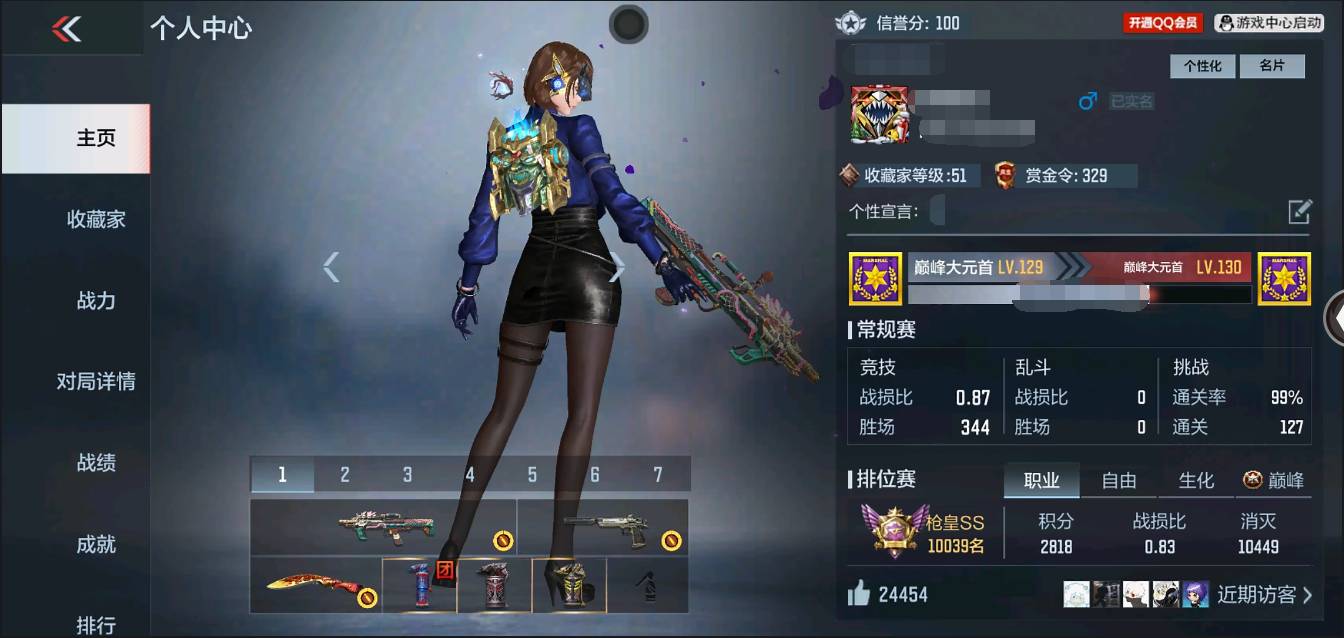
Task: Open the 个性化 customization button
Action: pos(1202,66)
